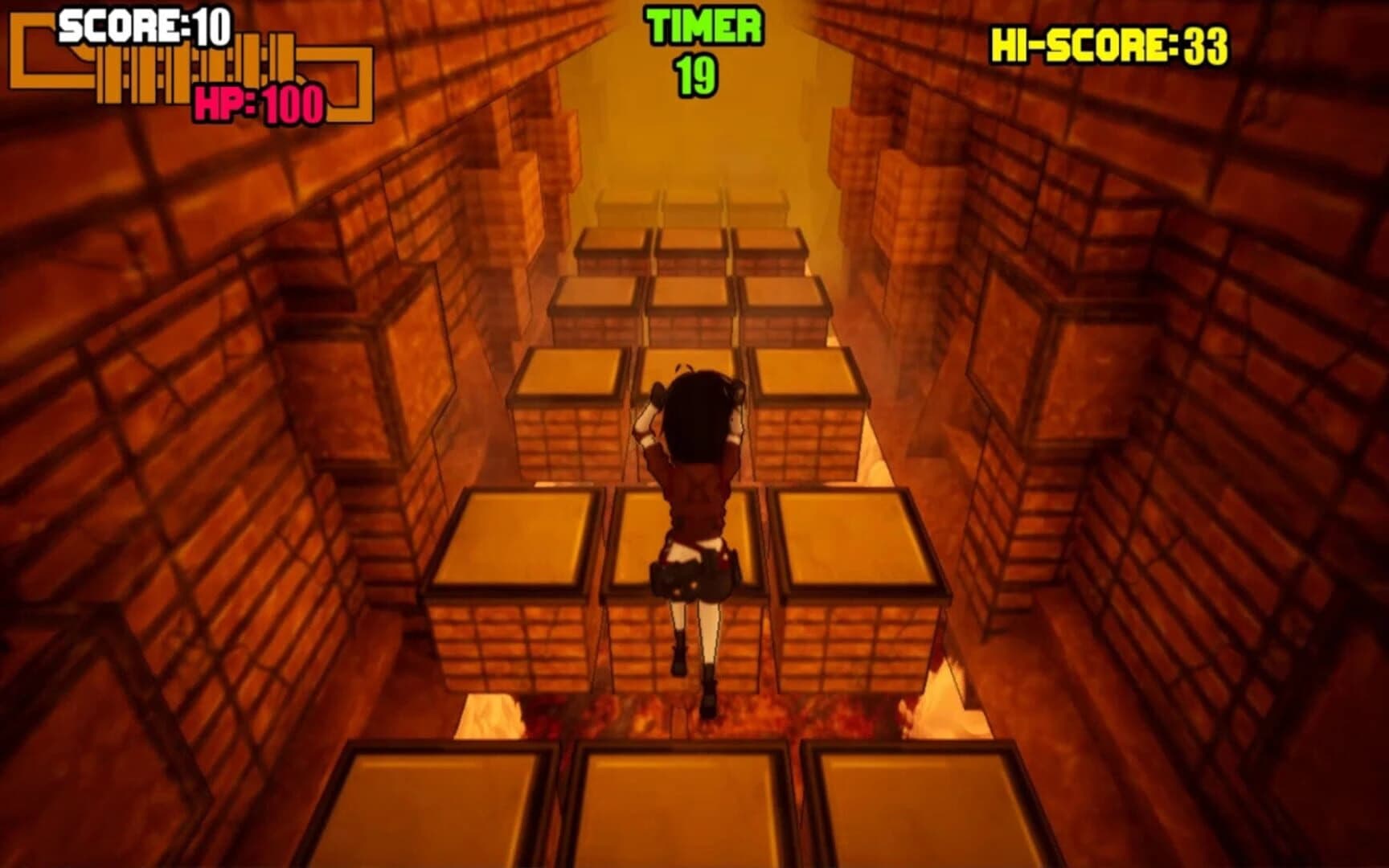This screenshot has width=1389, height=868.
Task: Expand the crate row behind the character
Action: click(x=691, y=378)
